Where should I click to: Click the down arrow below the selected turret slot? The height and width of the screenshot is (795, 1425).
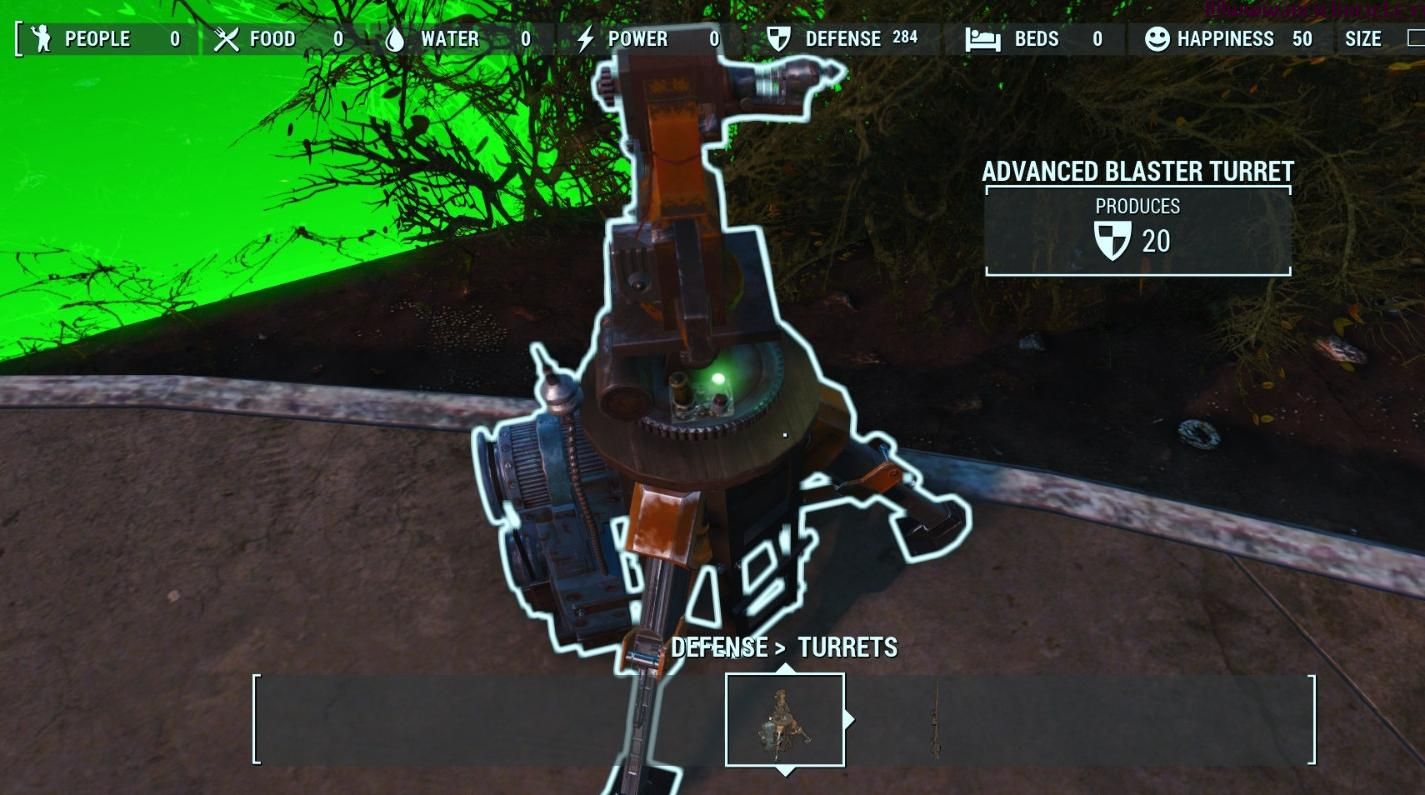tap(786, 771)
